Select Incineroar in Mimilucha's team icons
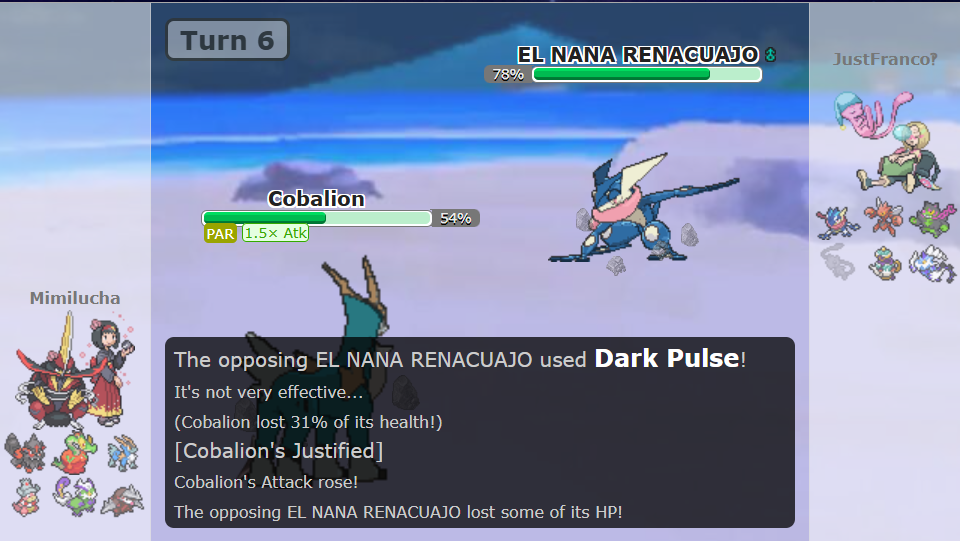The image size is (960, 541). [23, 452]
